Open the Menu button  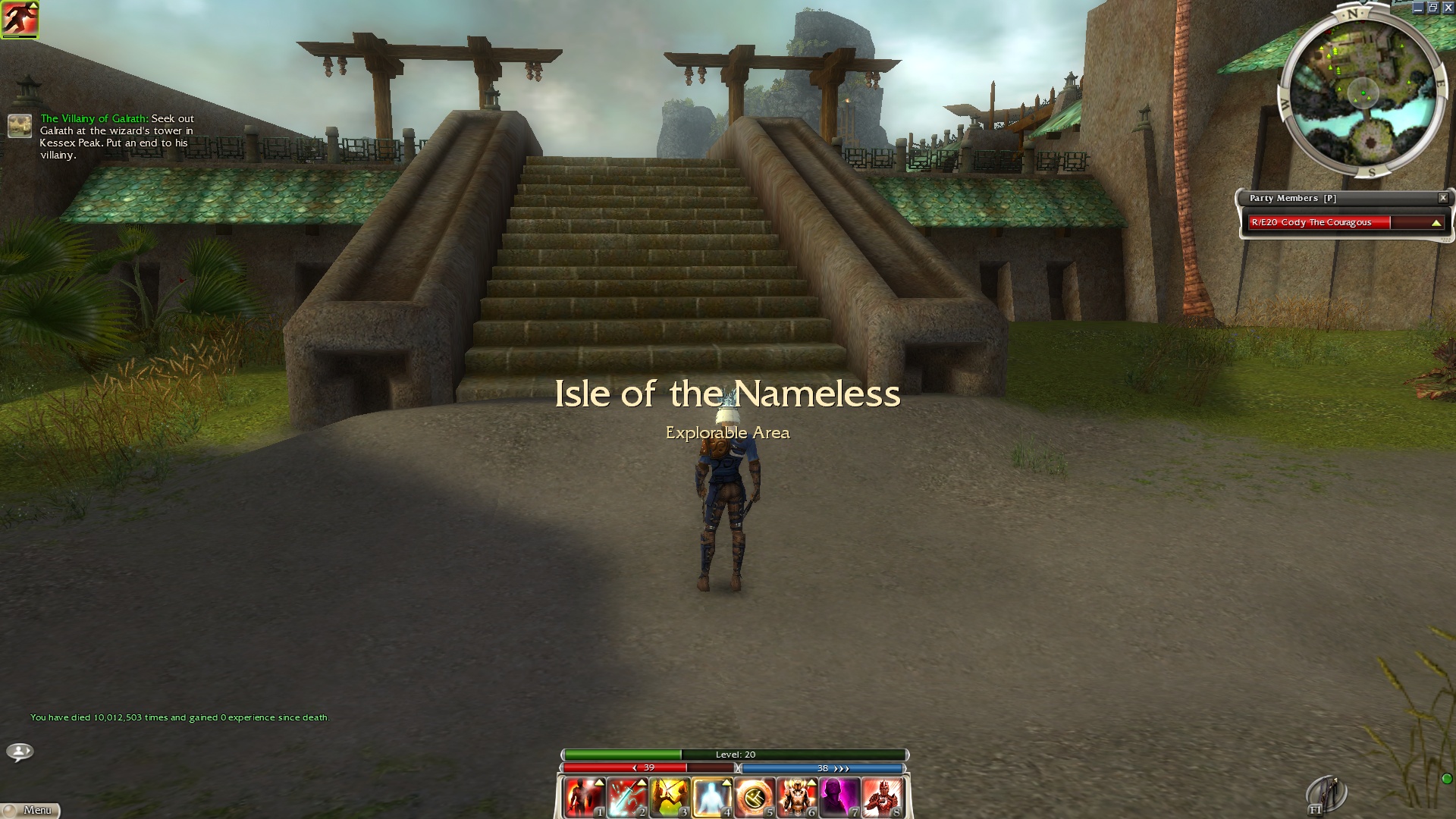(x=30, y=810)
